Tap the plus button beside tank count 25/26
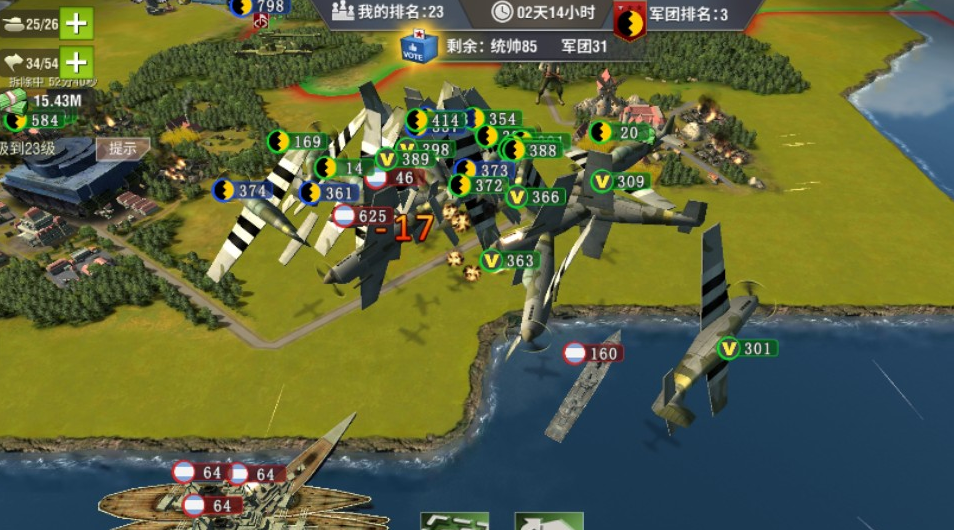This screenshot has width=954, height=530. (76, 22)
